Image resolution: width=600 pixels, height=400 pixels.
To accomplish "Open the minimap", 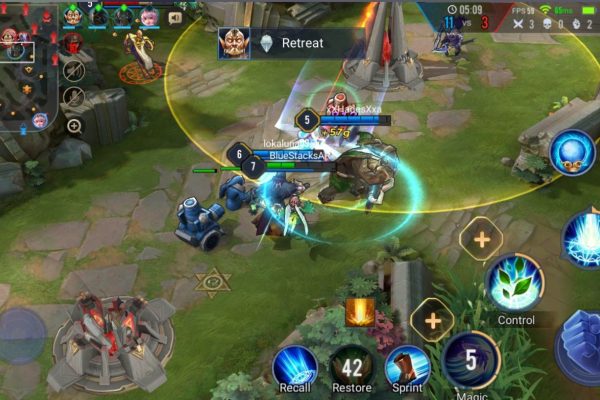I will [27, 68].
